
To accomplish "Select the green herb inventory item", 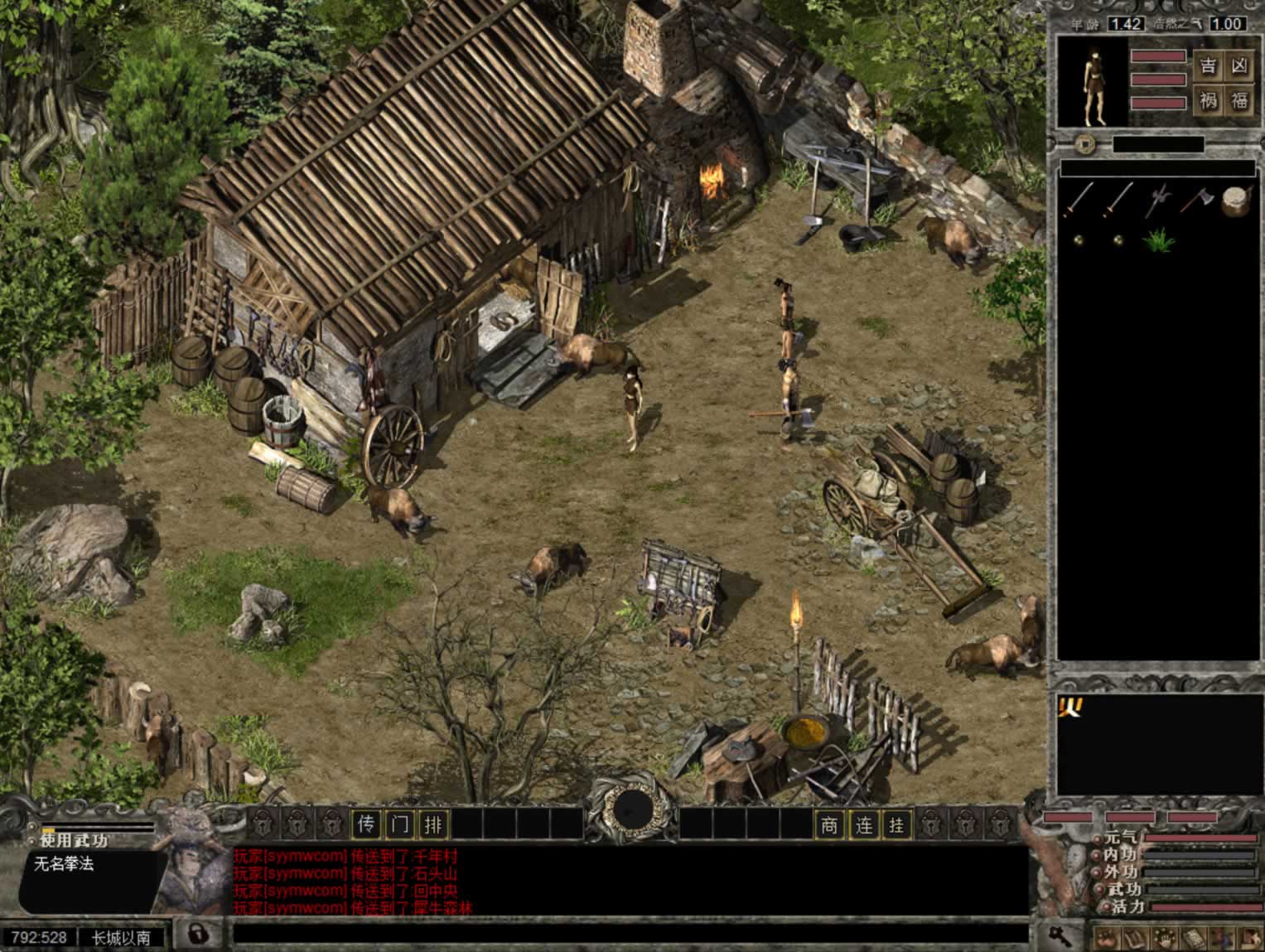I will tap(1157, 240).
